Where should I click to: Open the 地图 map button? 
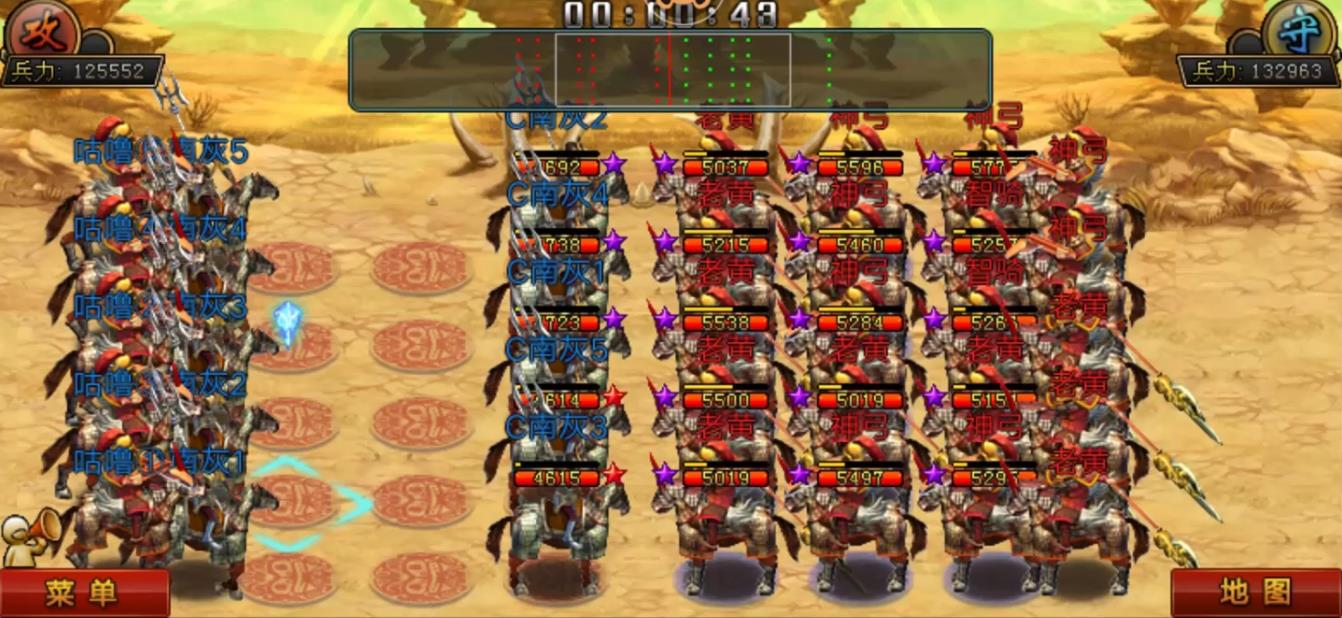coord(1256,592)
